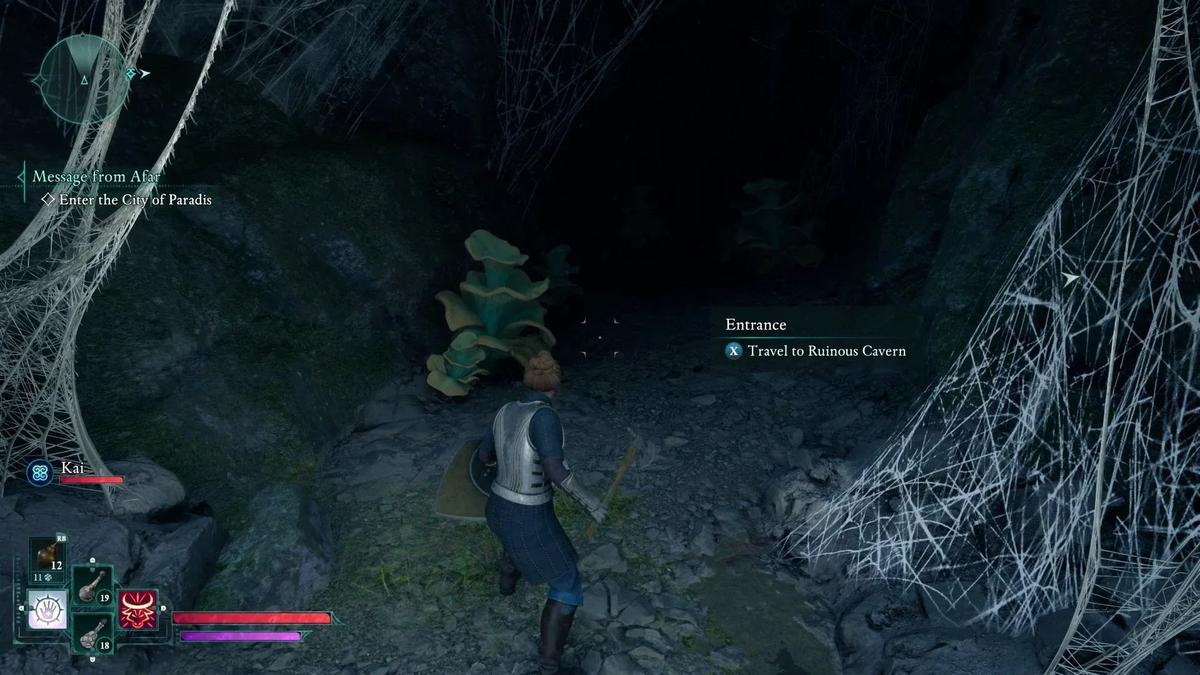Select the potion slot showing 19
Viewport: 1200px width, 675px height.
coord(92,583)
